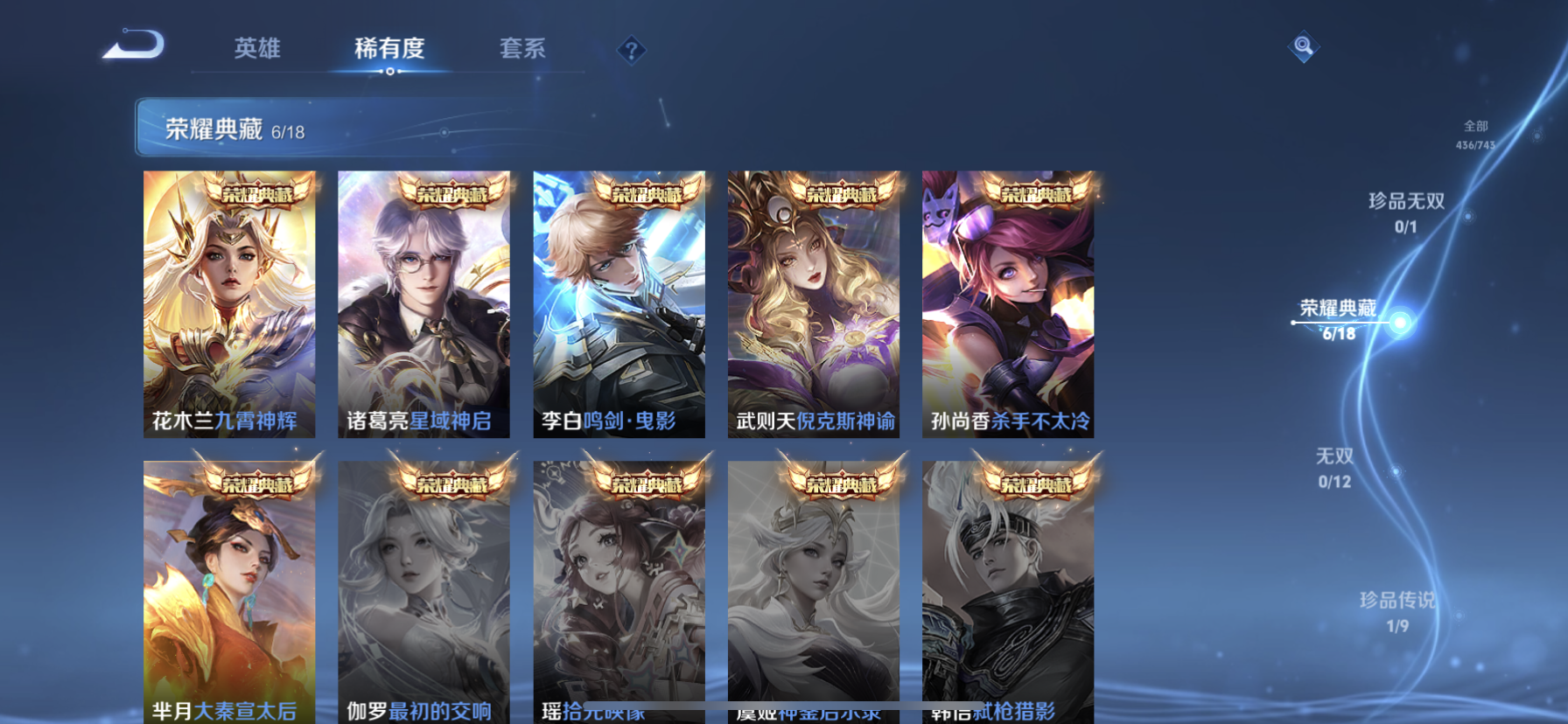Switch to the 英雄 tab
The height and width of the screenshot is (724, 1568).
(256, 50)
